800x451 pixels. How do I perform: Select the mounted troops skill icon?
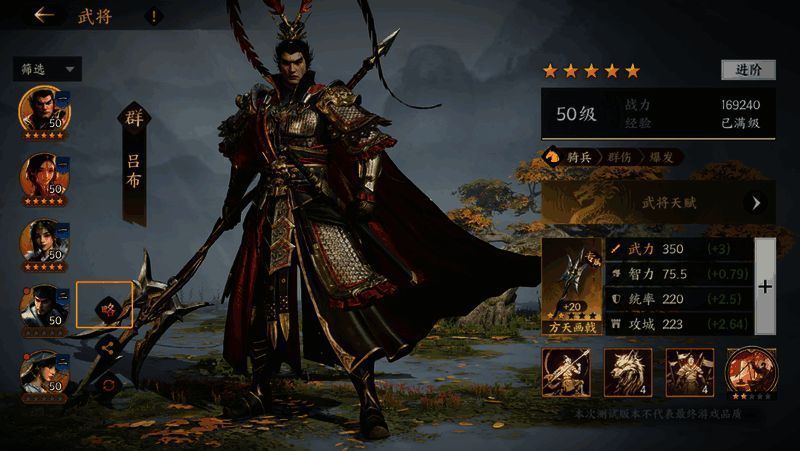click(689, 372)
